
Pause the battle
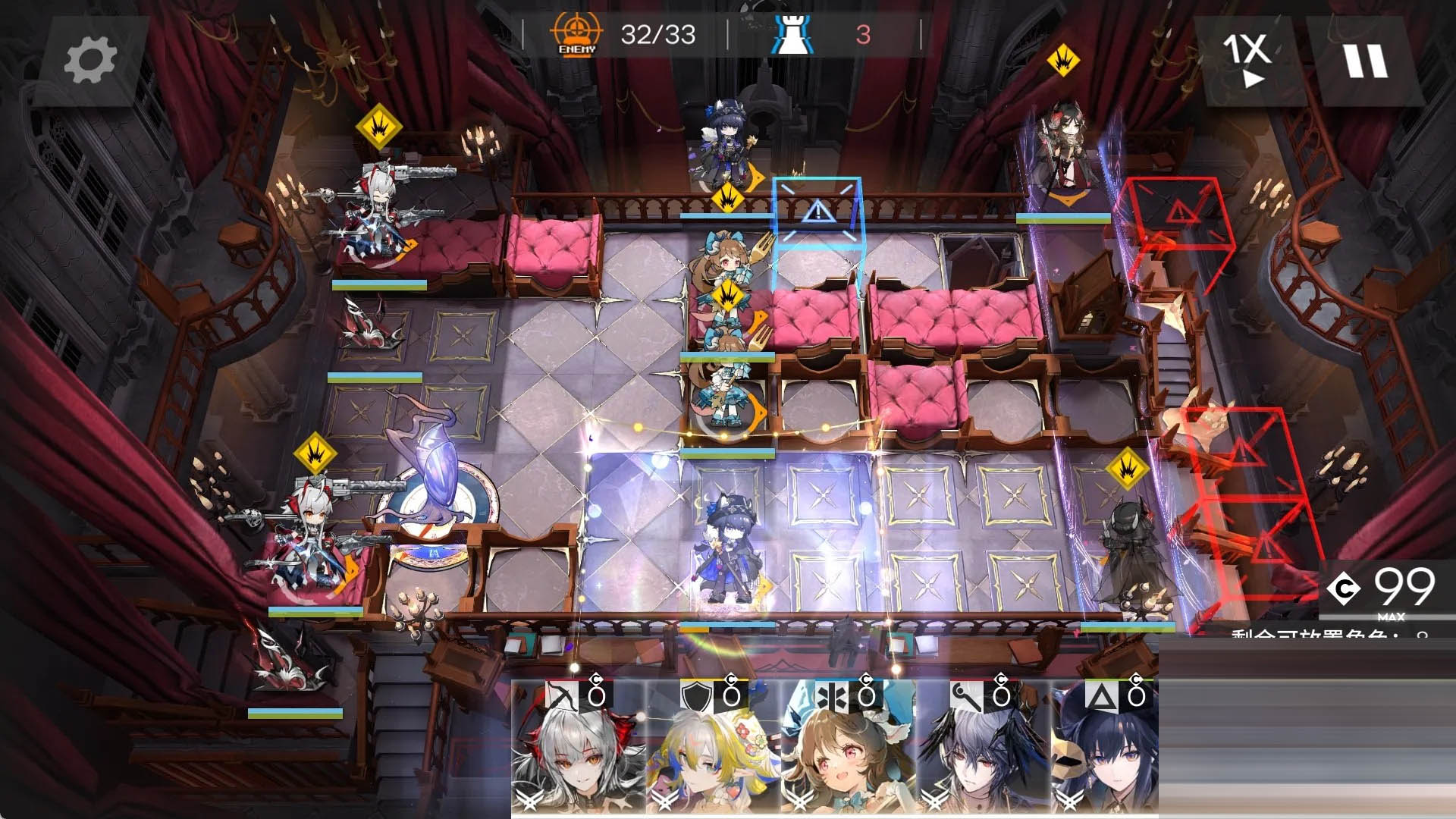coord(1366,61)
